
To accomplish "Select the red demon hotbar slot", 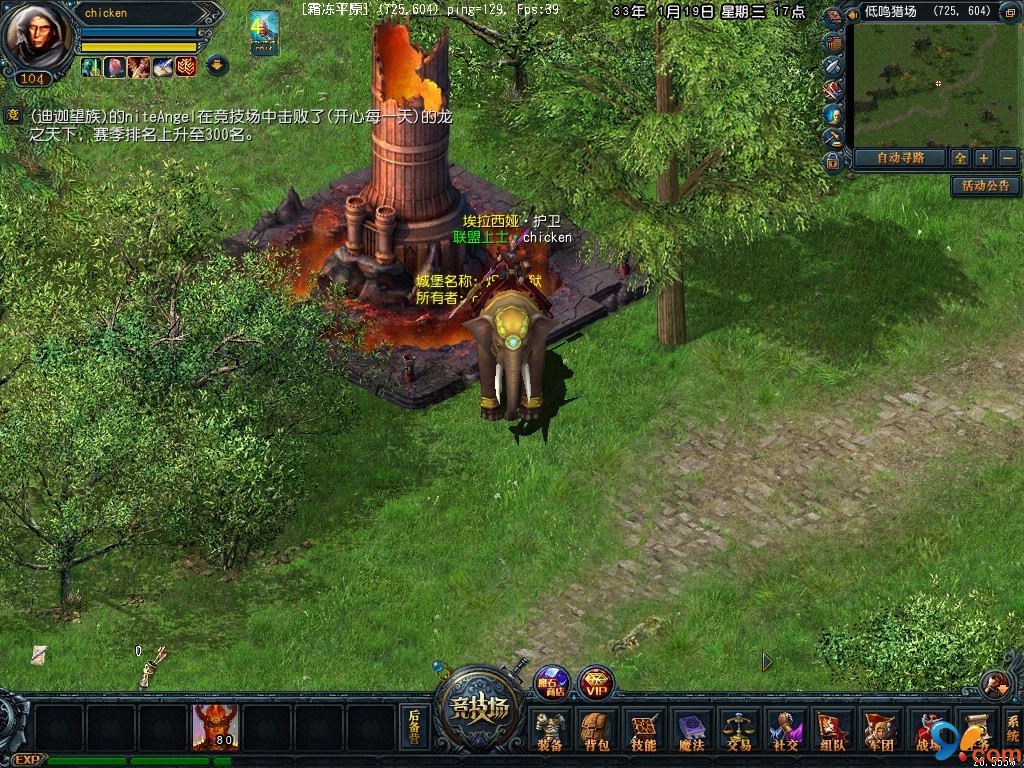I will click(215, 727).
